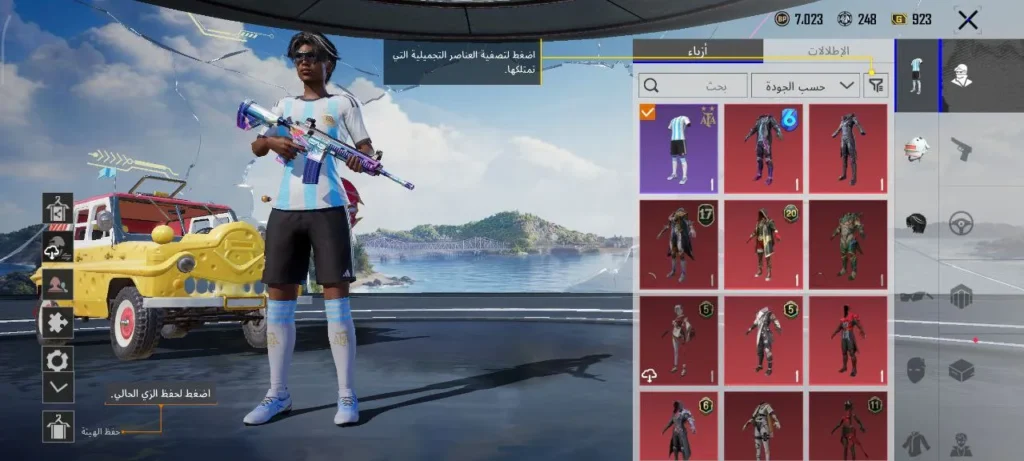Image resolution: width=1024 pixels, height=461 pixels.
Task: Choose the outfit with the blue 6 badge
Action: 763,148
